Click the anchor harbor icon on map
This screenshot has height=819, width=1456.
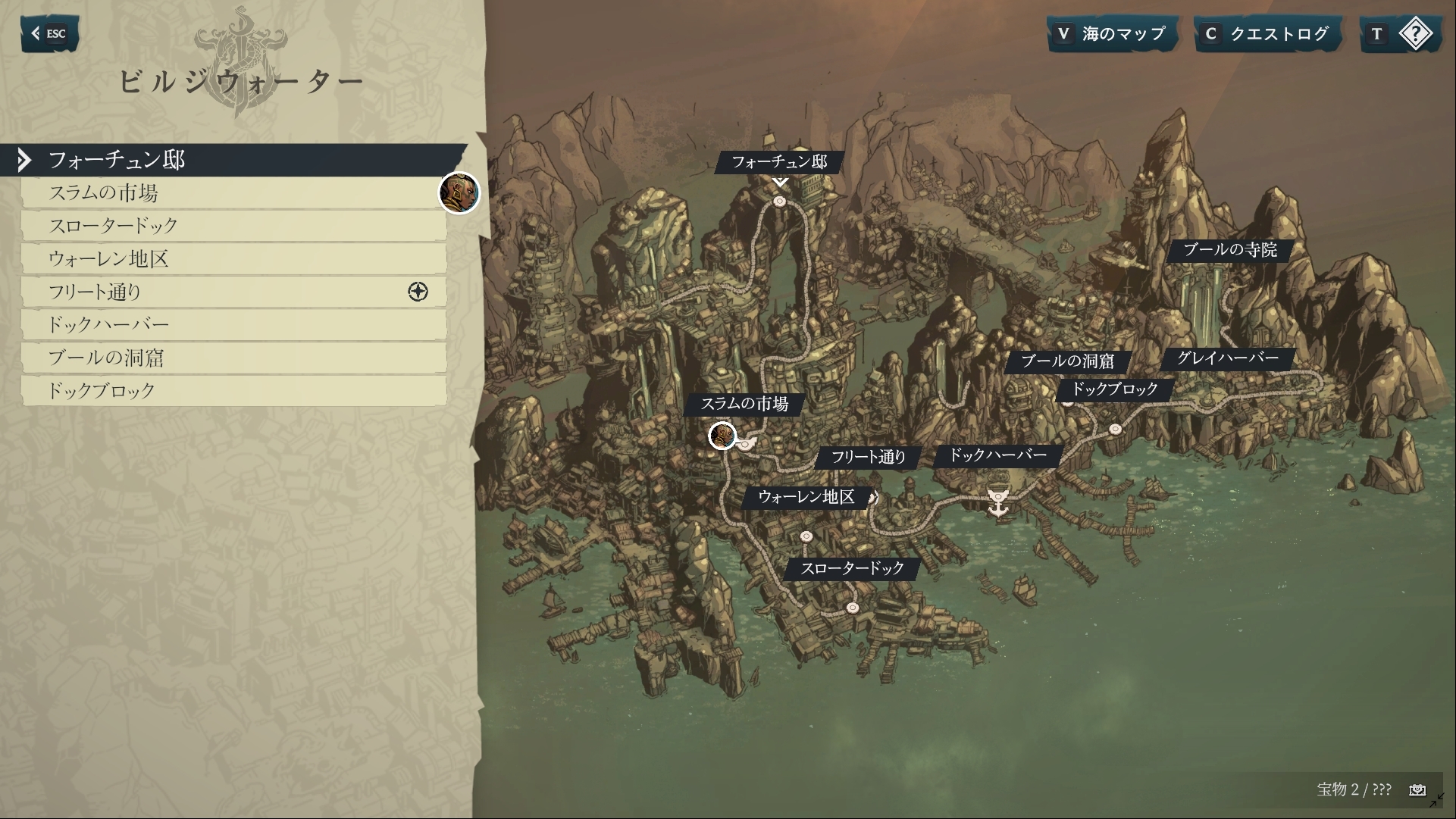click(998, 502)
